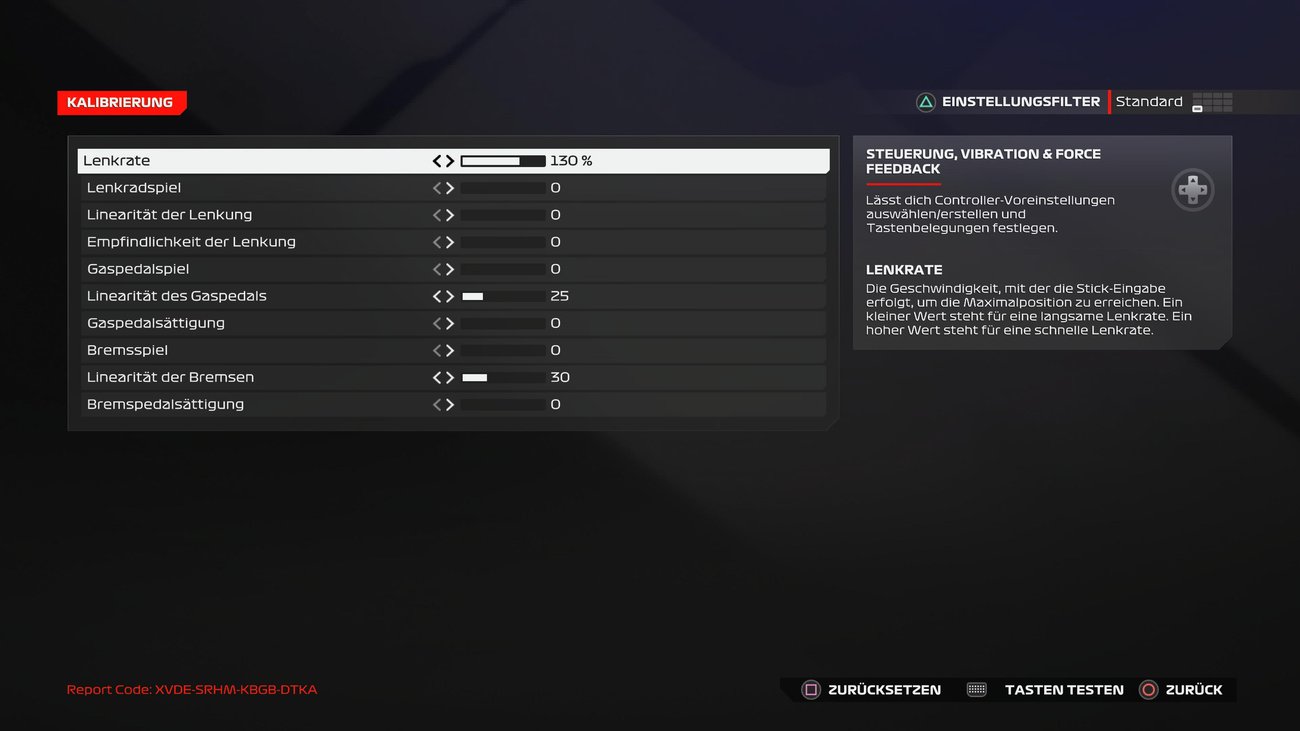1300x731 pixels.
Task: Increase Lenkradspiel using the right arrow
Action: pos(450,187)
